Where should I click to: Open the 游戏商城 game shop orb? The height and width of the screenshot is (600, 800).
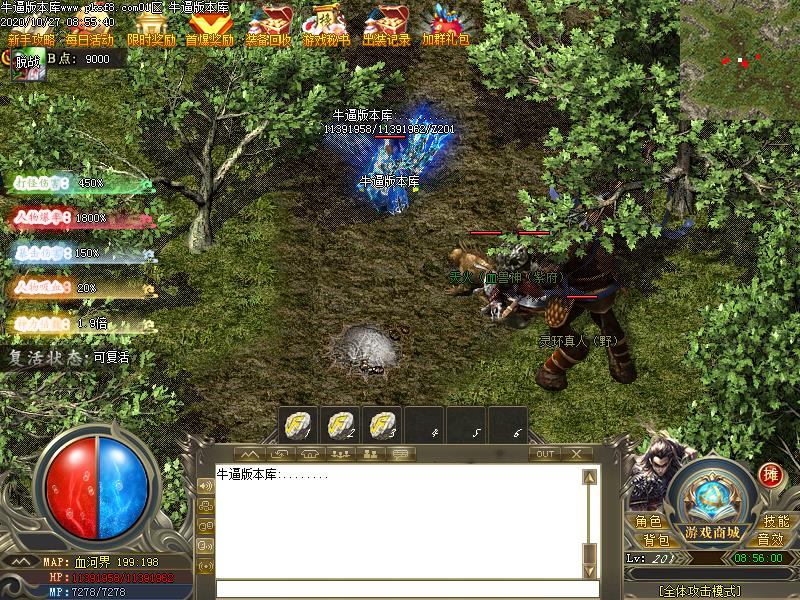point(712,500)
